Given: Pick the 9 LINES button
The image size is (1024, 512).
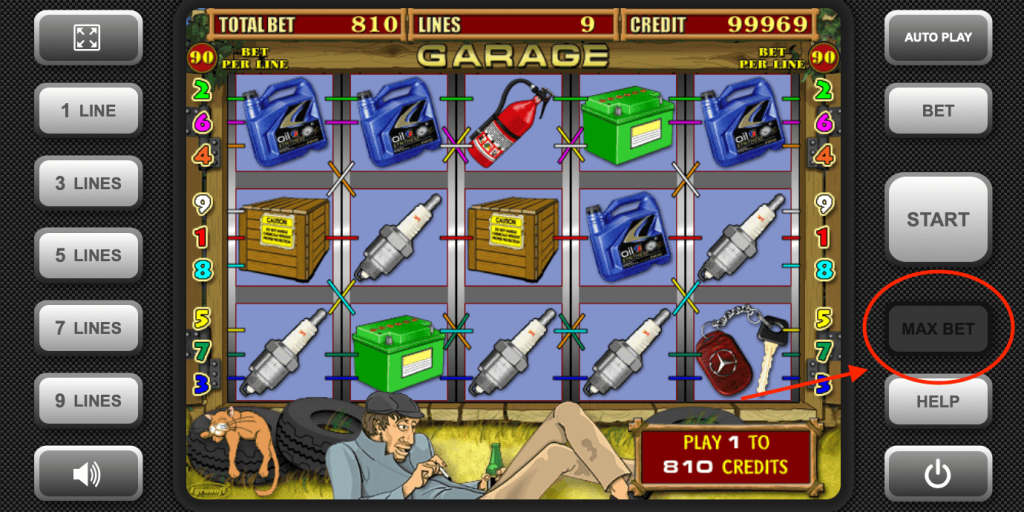Looking at the screenshot, I should pos(87,401).
